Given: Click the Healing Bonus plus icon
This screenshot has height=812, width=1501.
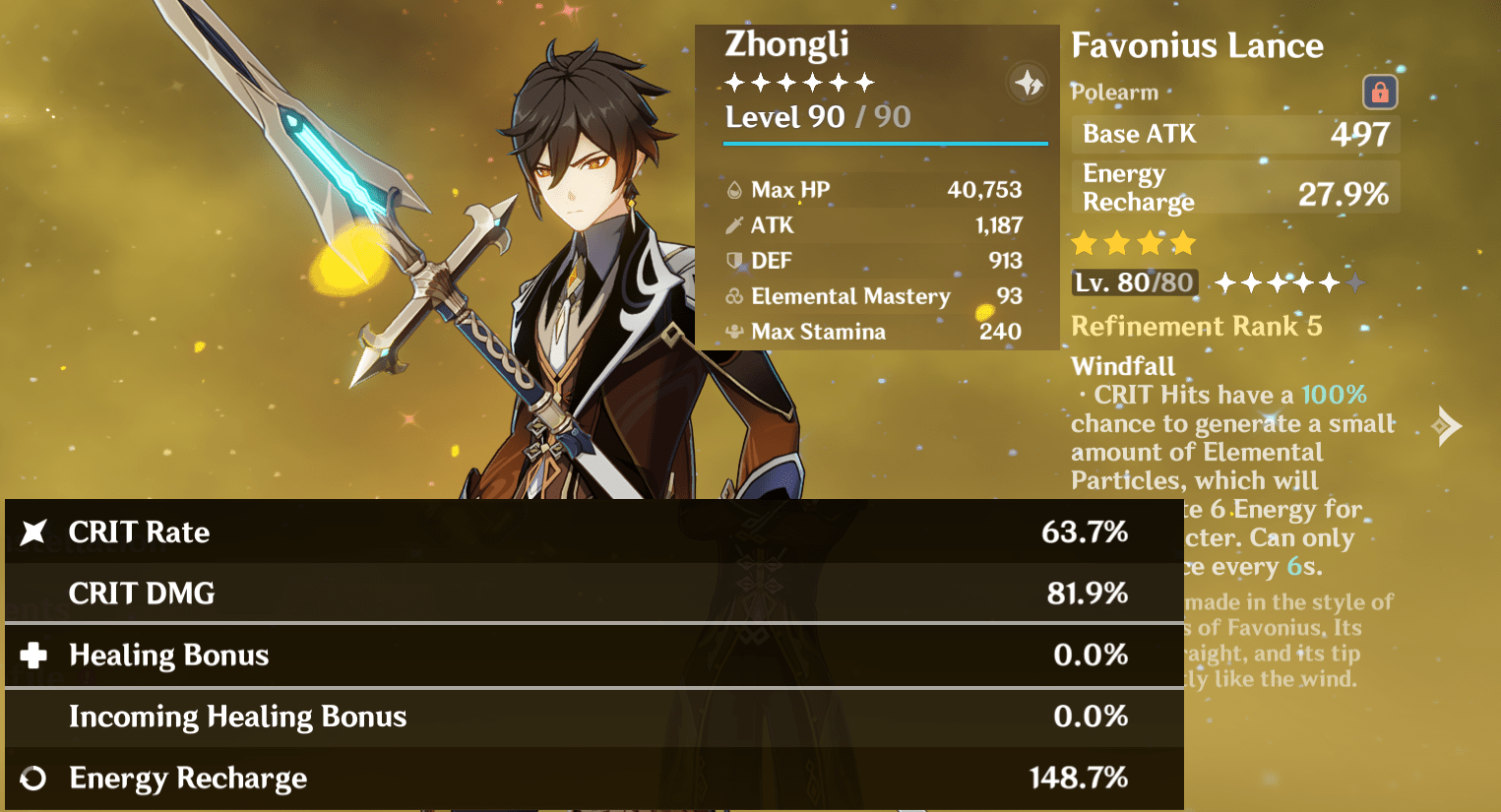Looking at the screenshot, I should pos(31,655).
